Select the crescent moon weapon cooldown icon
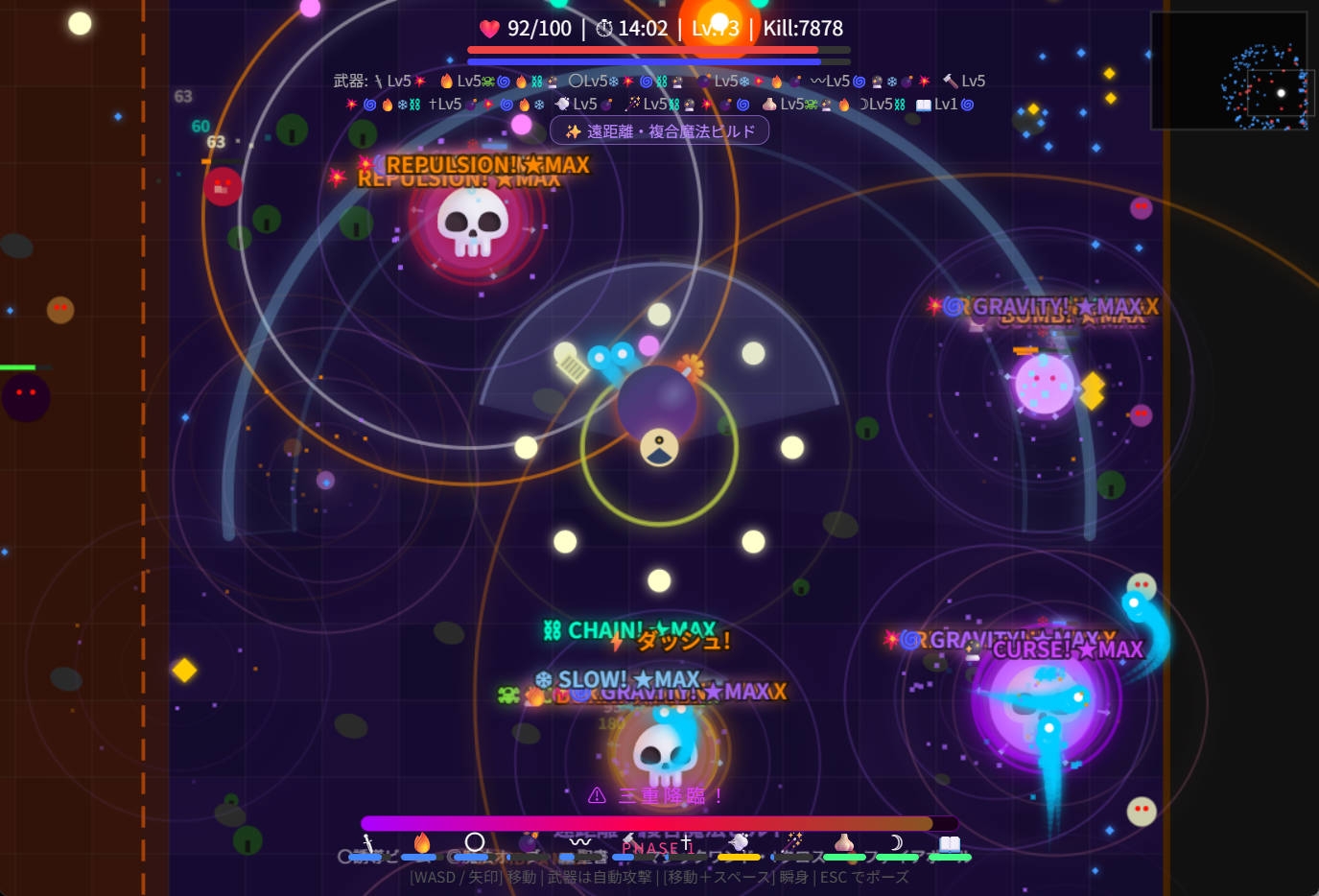Viewport: 1319px width, 896px height. point(897,842)
